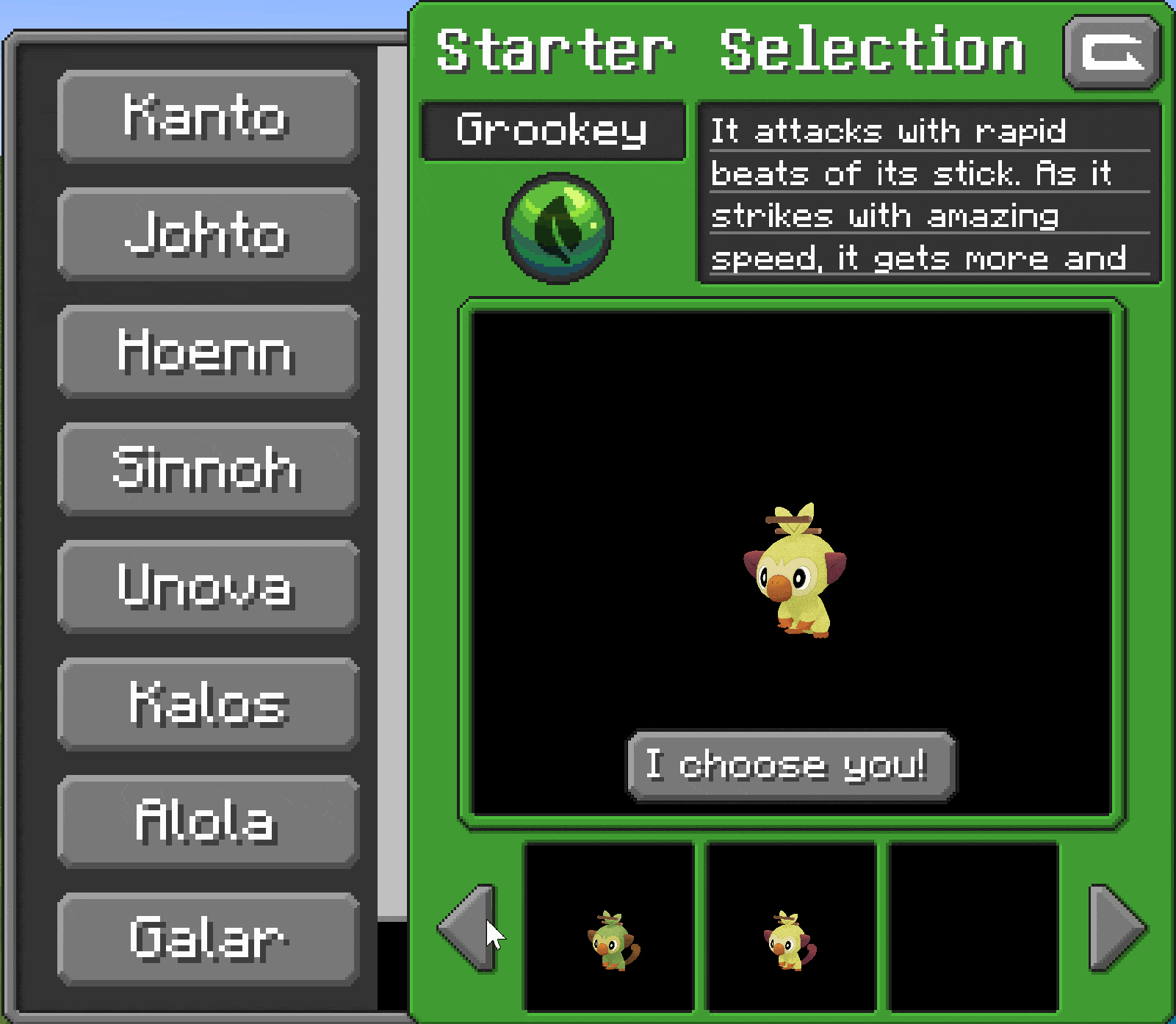Switch to Unova starters

[x=208, y=586]
